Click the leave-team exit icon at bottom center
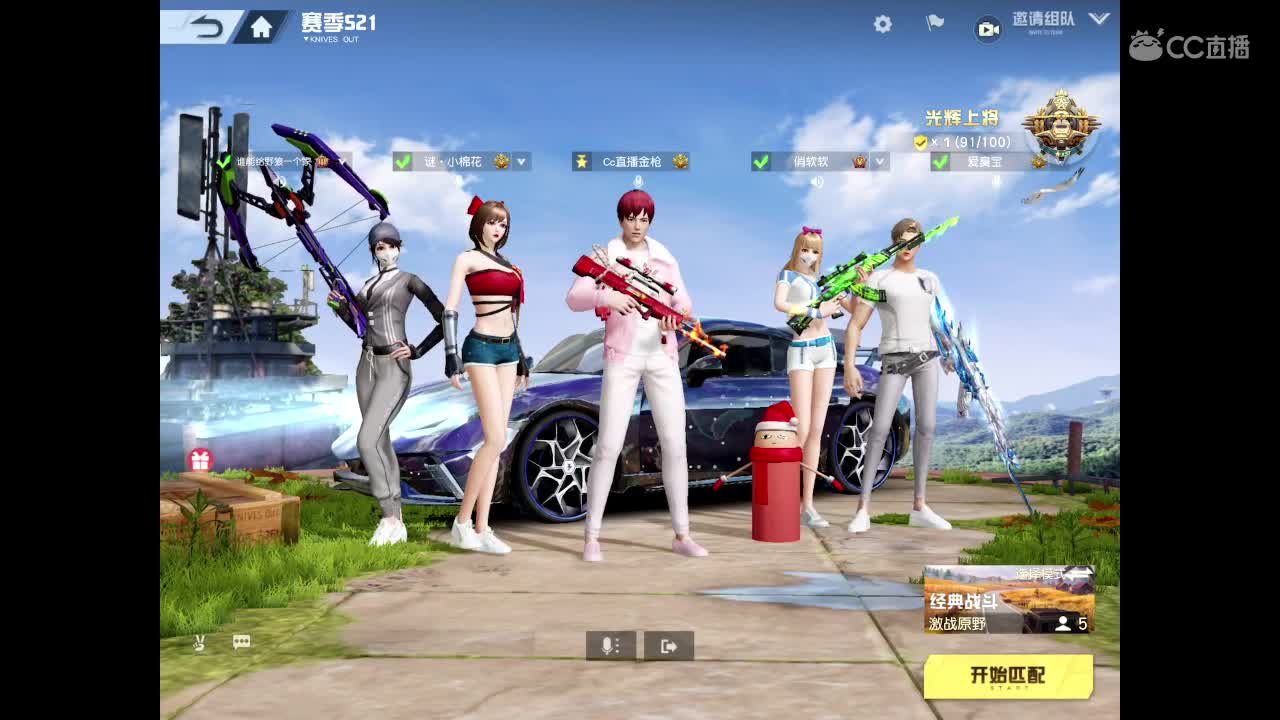 click(x=668, y=645)
